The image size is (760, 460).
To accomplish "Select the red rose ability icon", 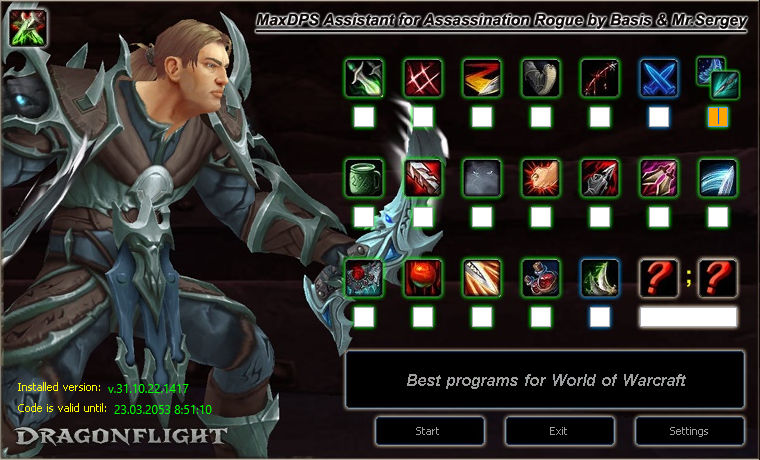I will click(423, 277).
